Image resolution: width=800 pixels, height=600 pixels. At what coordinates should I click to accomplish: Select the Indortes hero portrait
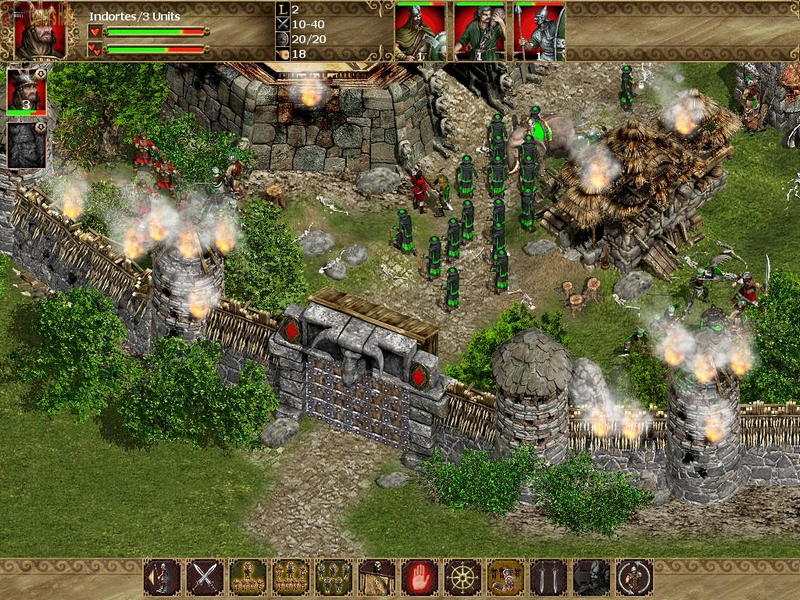click(x=41, y=30)
